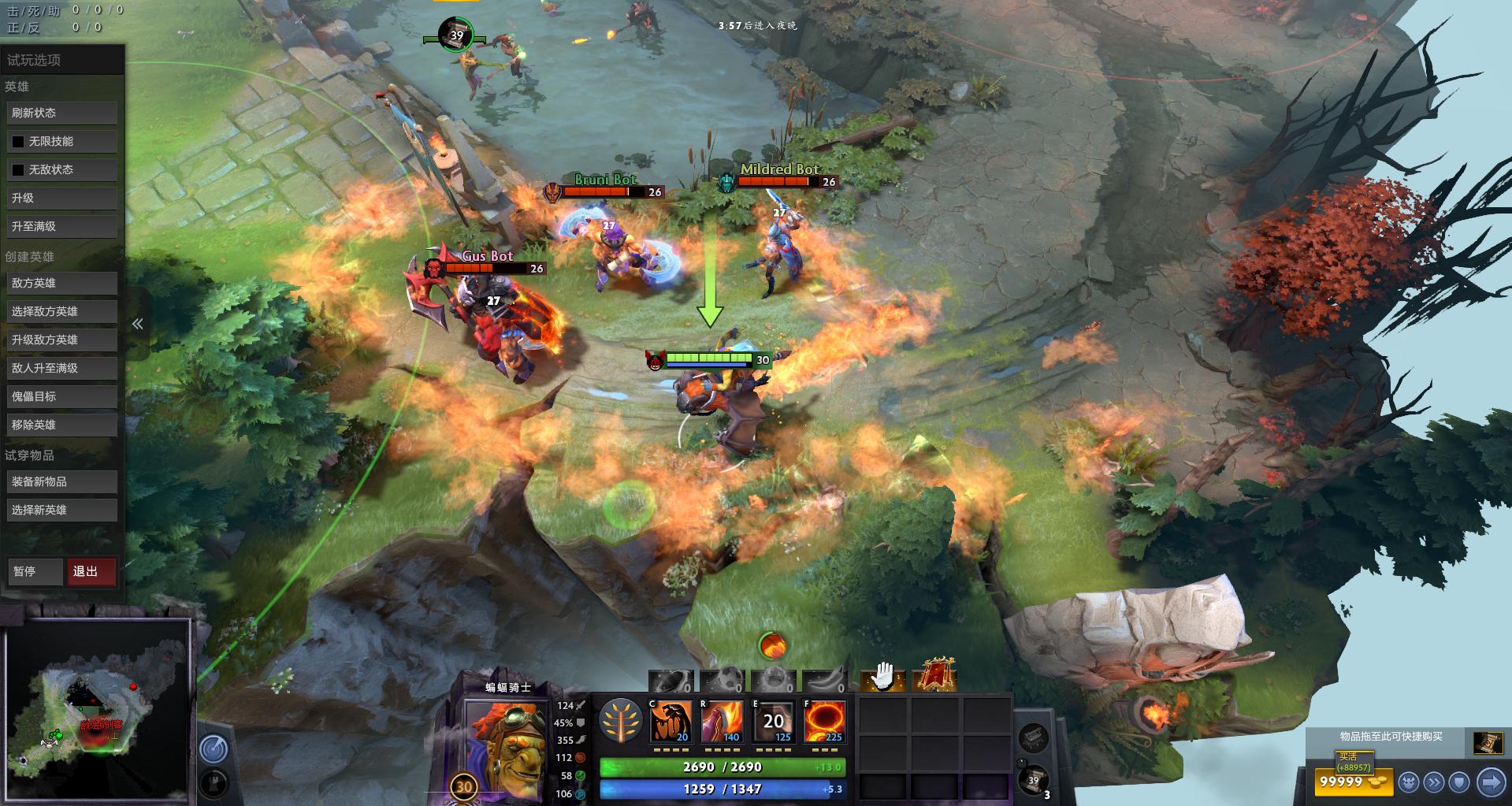Use the Flaming Lasso ultimate

(823, 719)
